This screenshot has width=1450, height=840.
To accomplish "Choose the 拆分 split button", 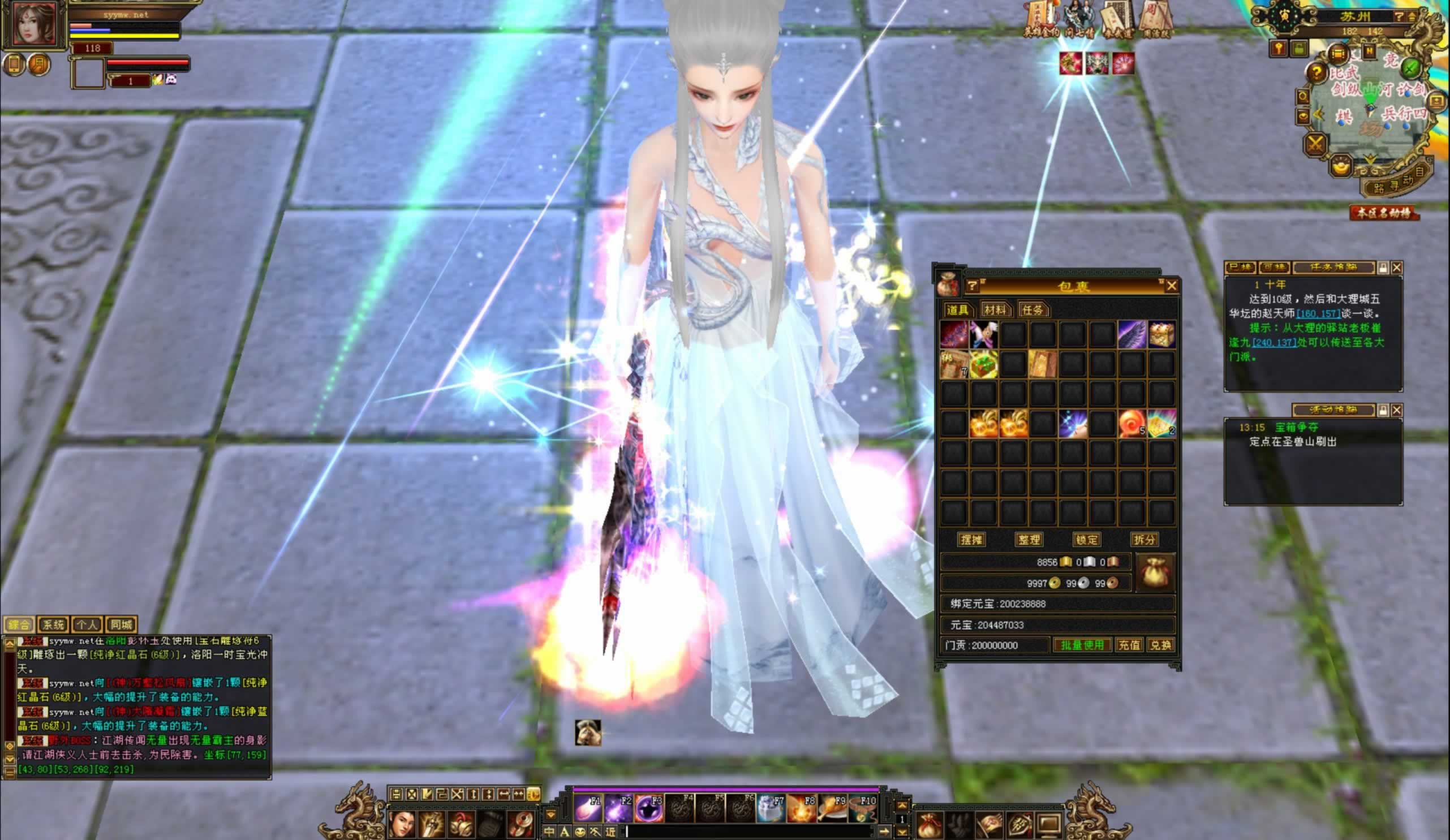I will (x=1144, y=540).
